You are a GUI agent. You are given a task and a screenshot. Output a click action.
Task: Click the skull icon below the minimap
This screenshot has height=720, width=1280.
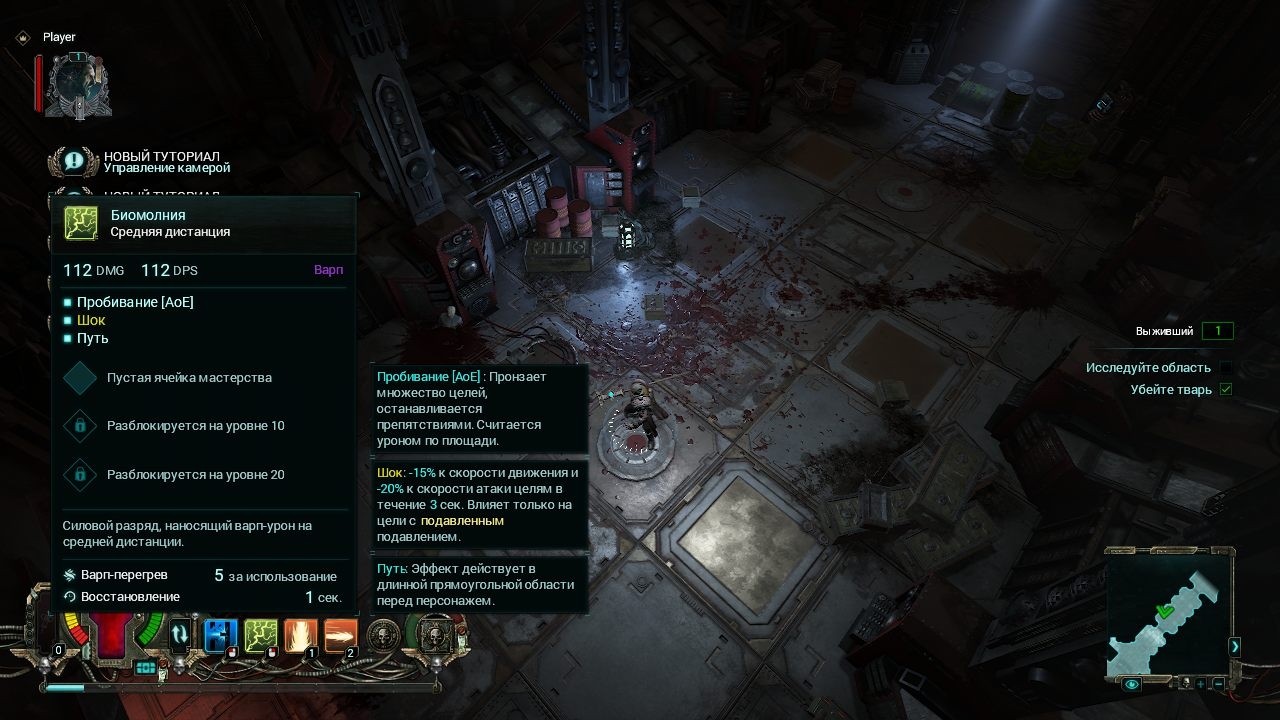1185,684
